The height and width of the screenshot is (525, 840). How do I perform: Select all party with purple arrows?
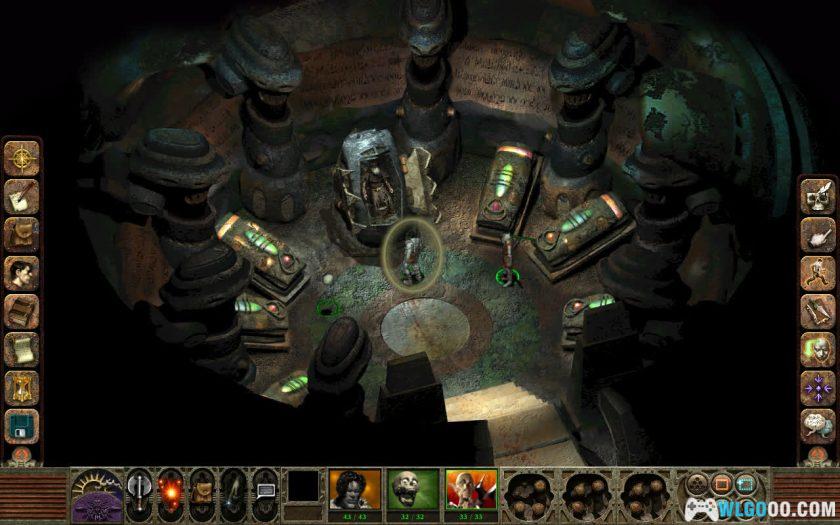(817, 385)
